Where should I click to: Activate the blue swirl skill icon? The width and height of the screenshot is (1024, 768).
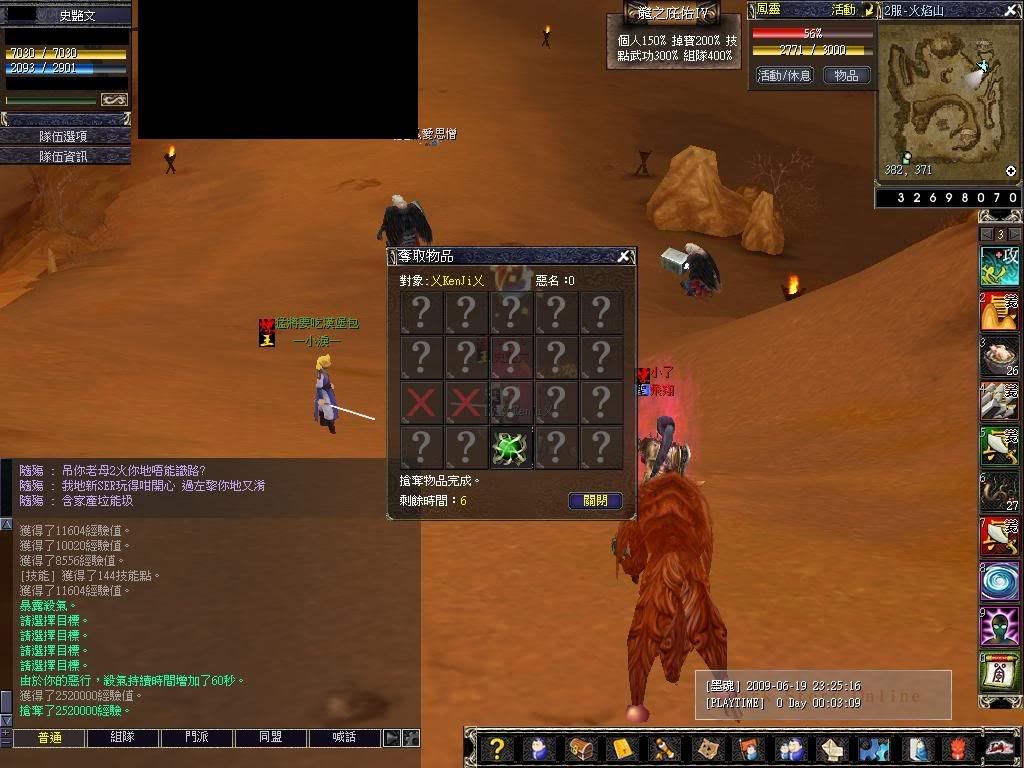[999, 580]
